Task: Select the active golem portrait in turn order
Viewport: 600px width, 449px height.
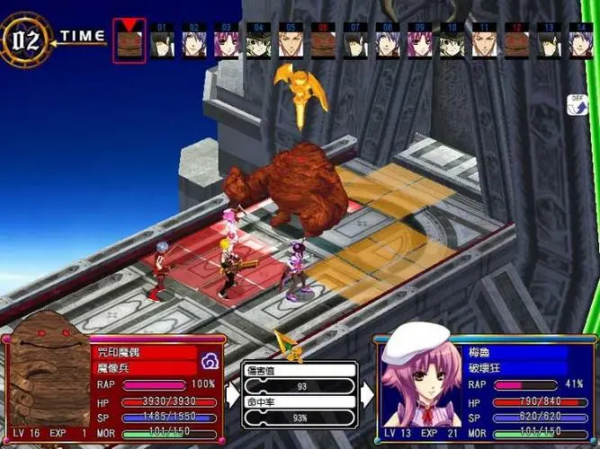Action: click(129, 44)
